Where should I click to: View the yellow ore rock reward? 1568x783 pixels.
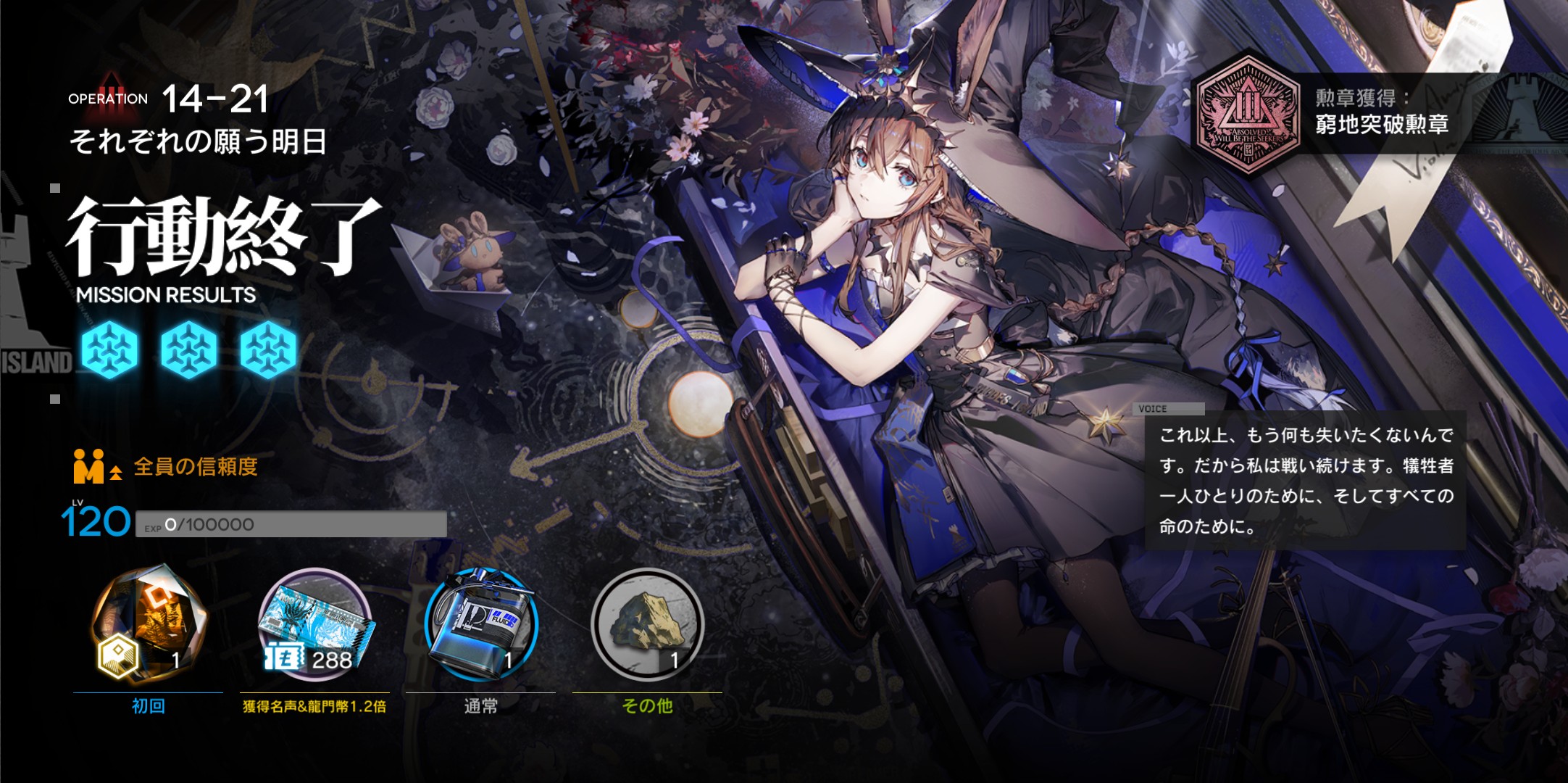coord(647,624)
